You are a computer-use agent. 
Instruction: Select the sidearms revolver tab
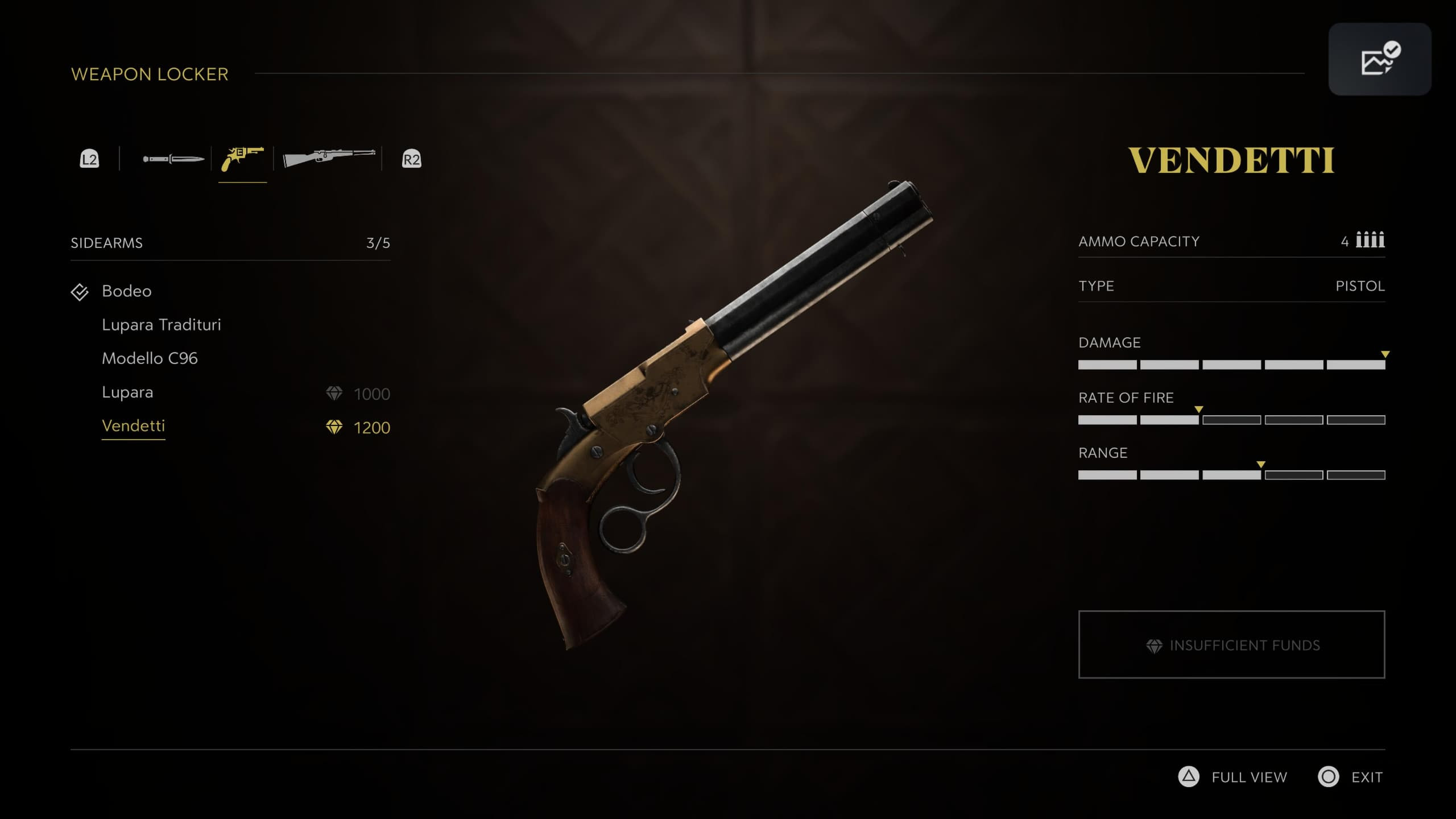[243, 159]
